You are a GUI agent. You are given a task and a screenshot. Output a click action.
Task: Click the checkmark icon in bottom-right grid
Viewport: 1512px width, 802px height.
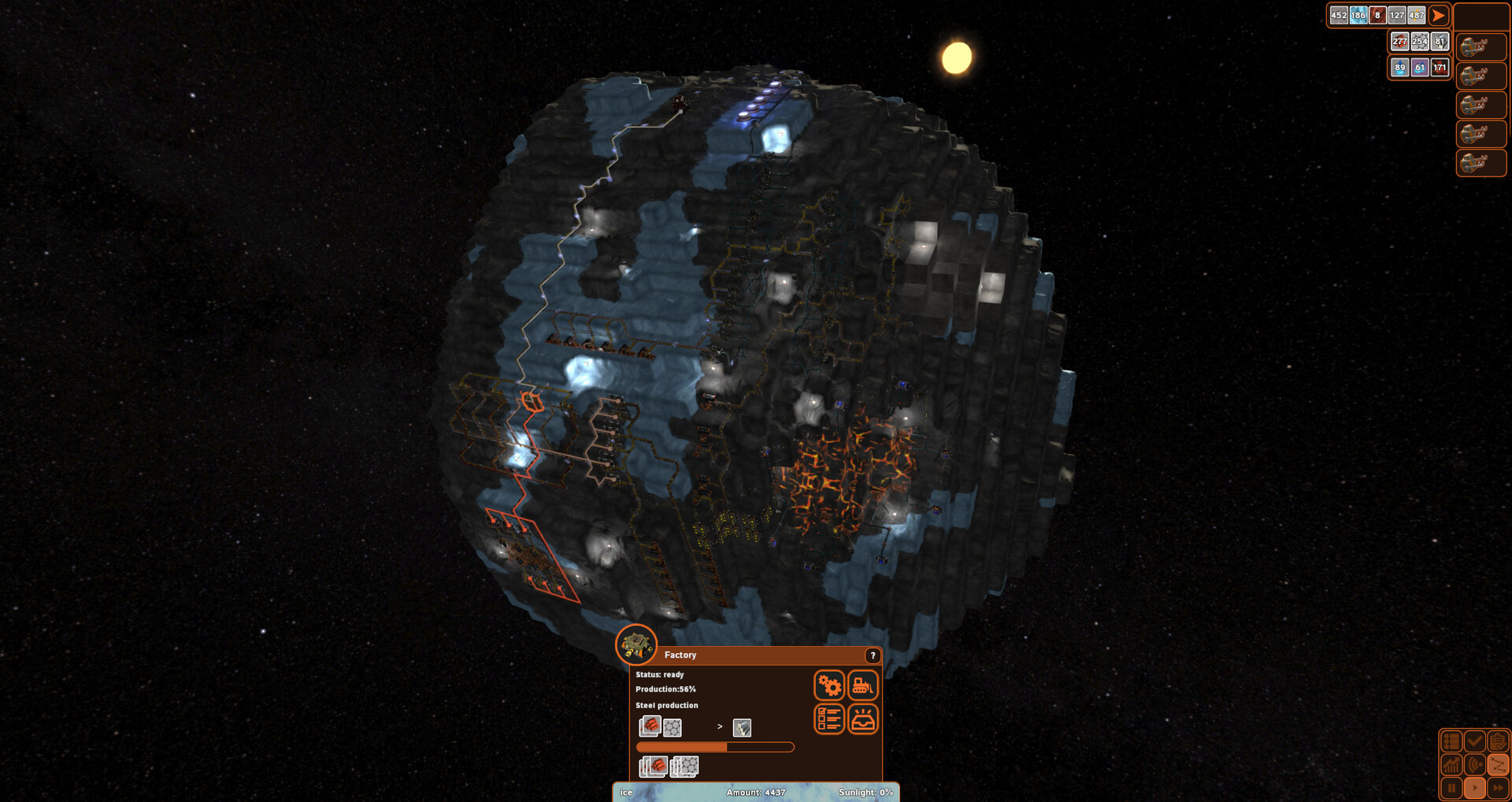pyautogui.click(x=1475, y=741)
